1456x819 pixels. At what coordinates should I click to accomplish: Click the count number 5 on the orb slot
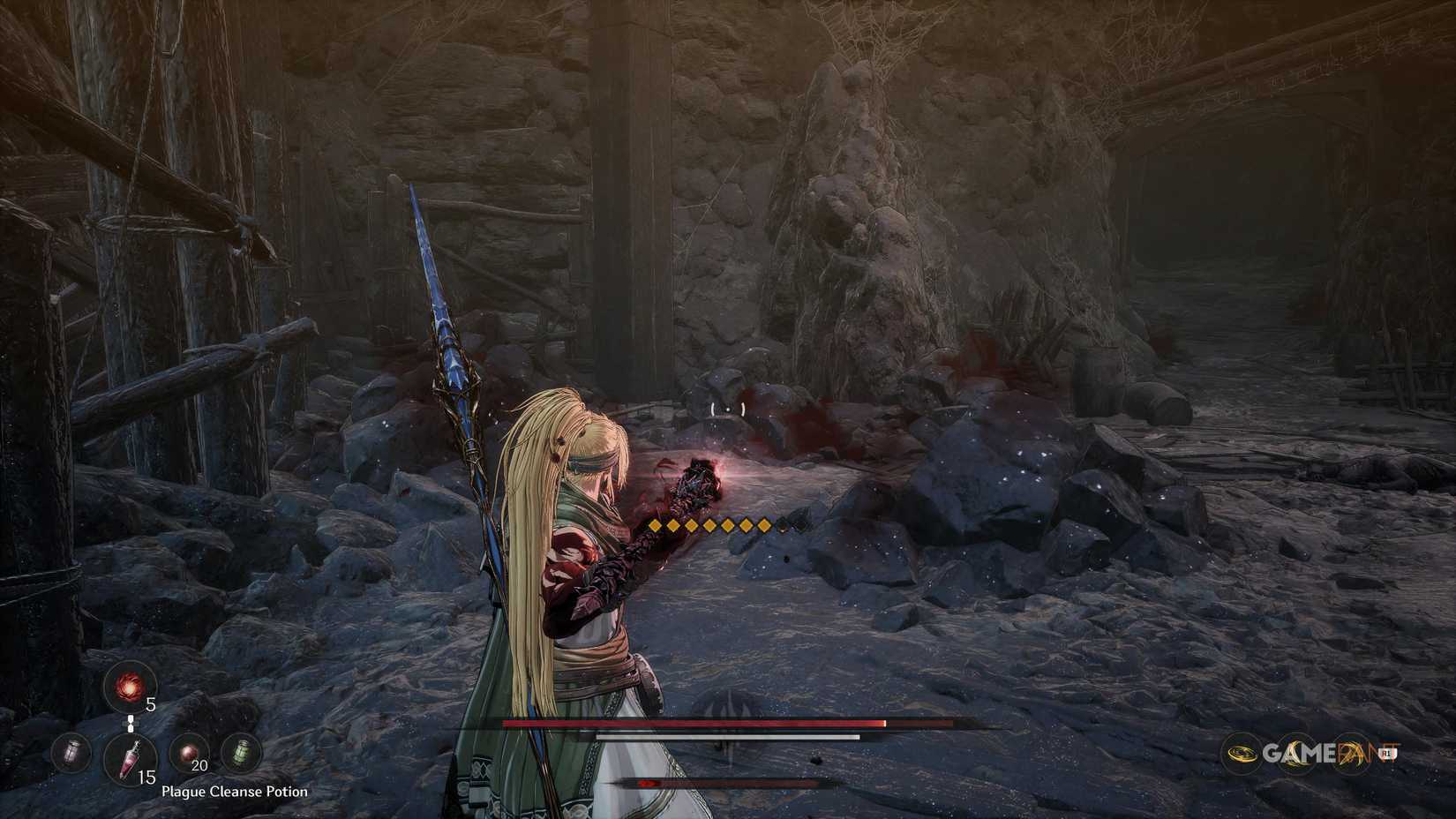tap(151, 703)
